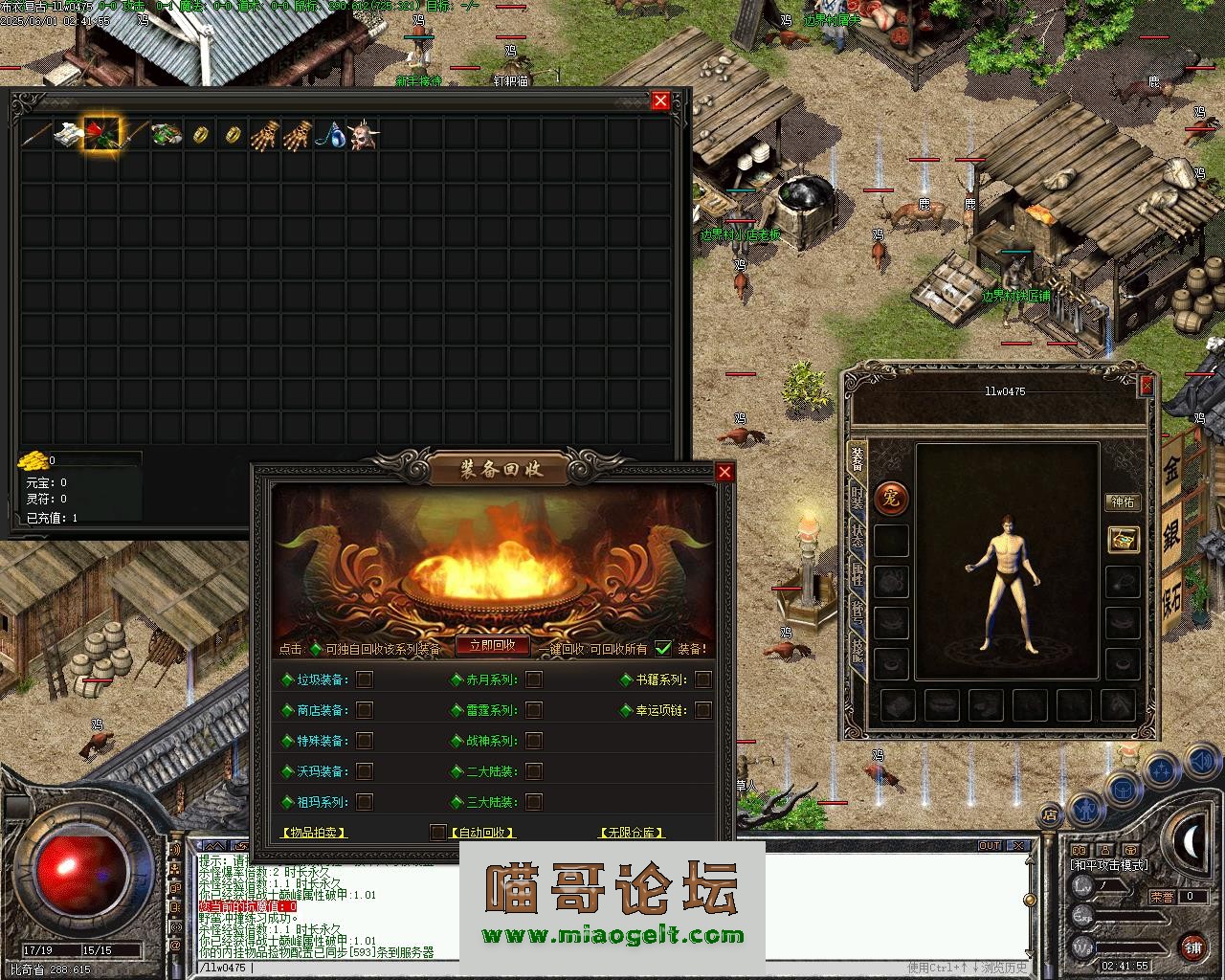Open the 物品拍卖 item auction link
1225x980 pixels.
pos(314,833)
